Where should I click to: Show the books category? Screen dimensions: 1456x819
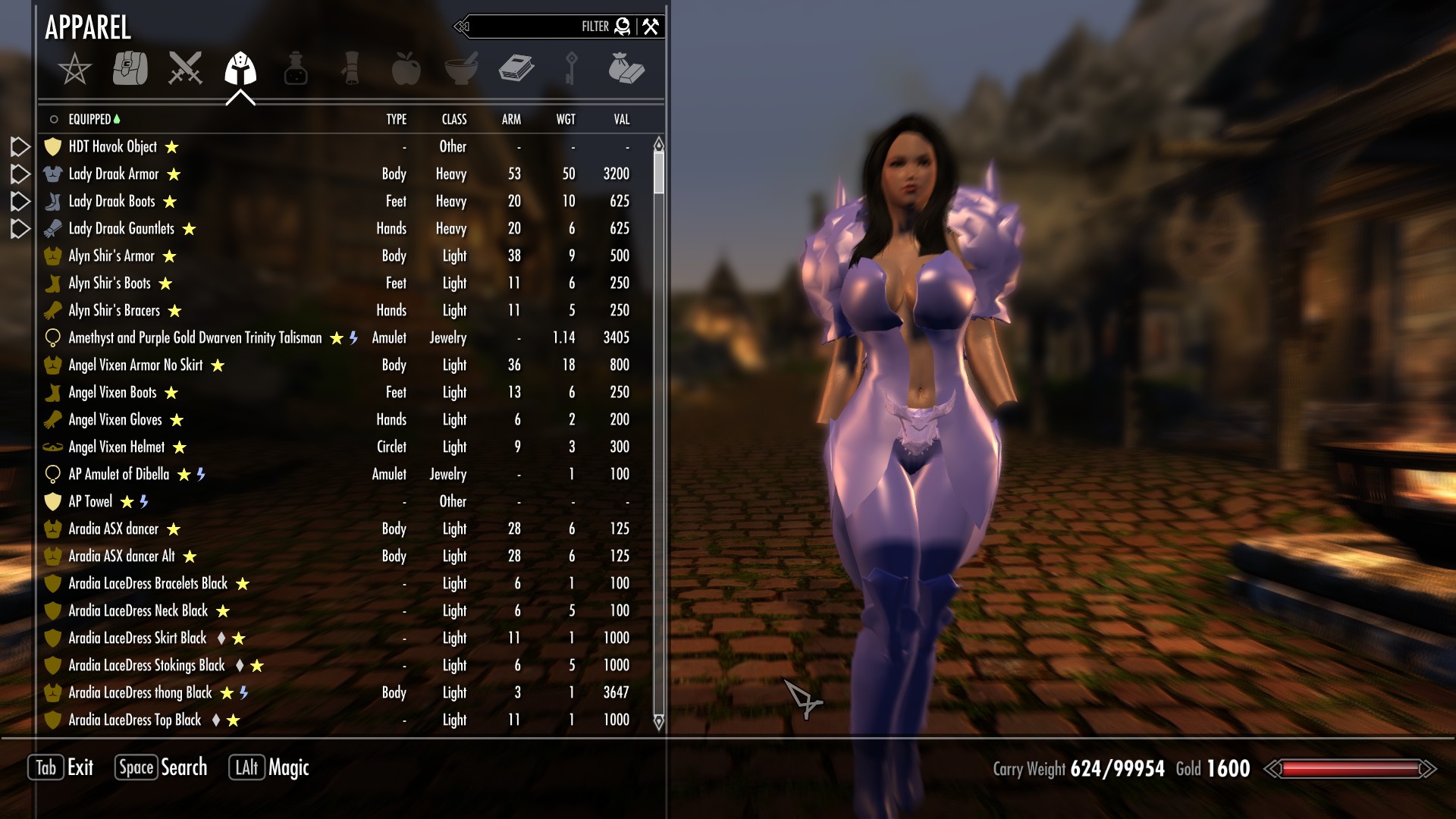tap(516, 68)
